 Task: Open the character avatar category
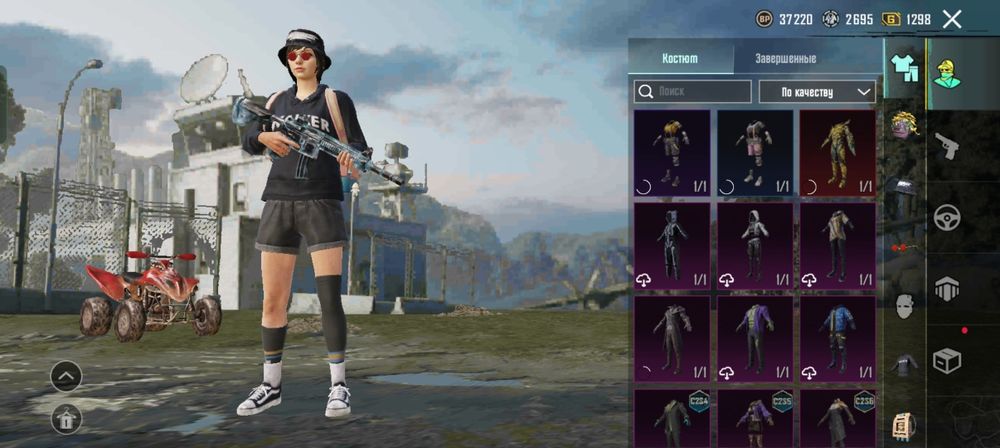pyautogui.click(x=946, y=74)
